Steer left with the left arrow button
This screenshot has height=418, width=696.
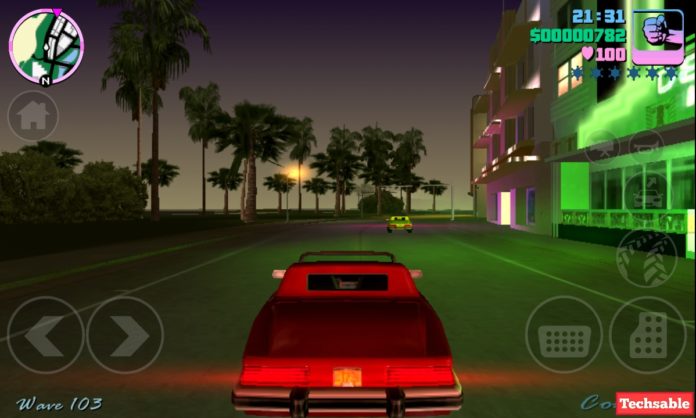point(45,335)
